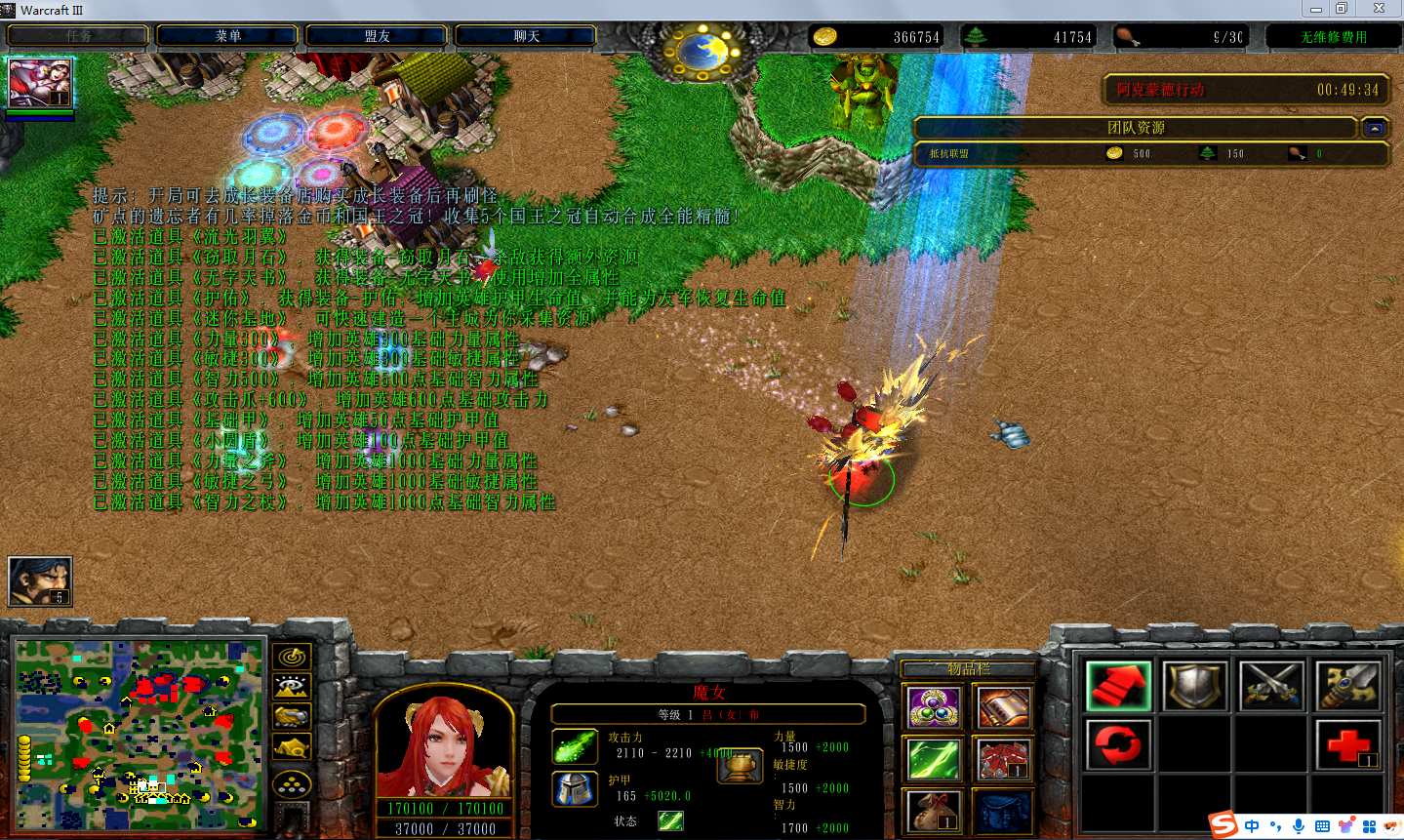Activate the red up-arrow command

pos(1118,685)
